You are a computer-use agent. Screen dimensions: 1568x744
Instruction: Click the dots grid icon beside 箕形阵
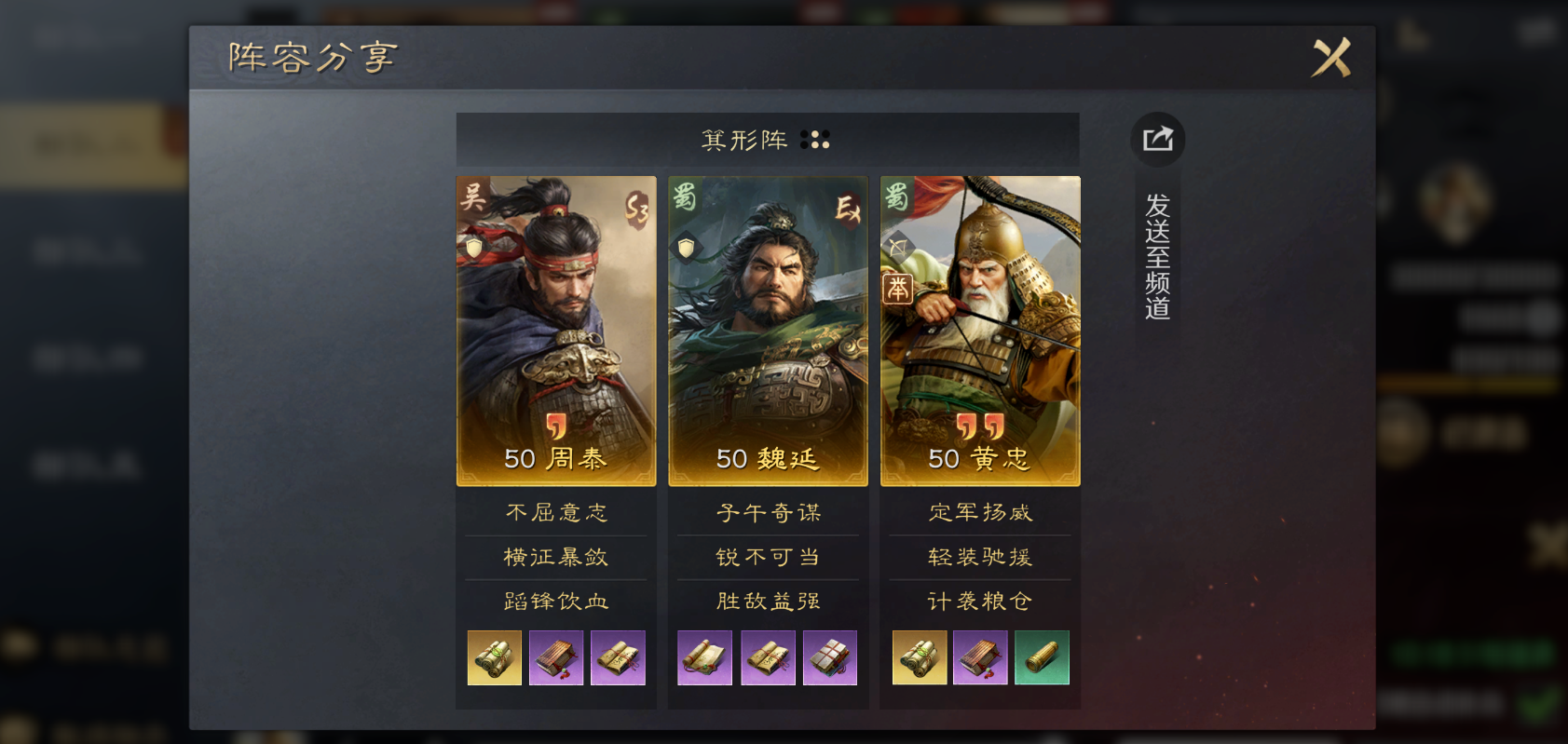click(817, 140)
